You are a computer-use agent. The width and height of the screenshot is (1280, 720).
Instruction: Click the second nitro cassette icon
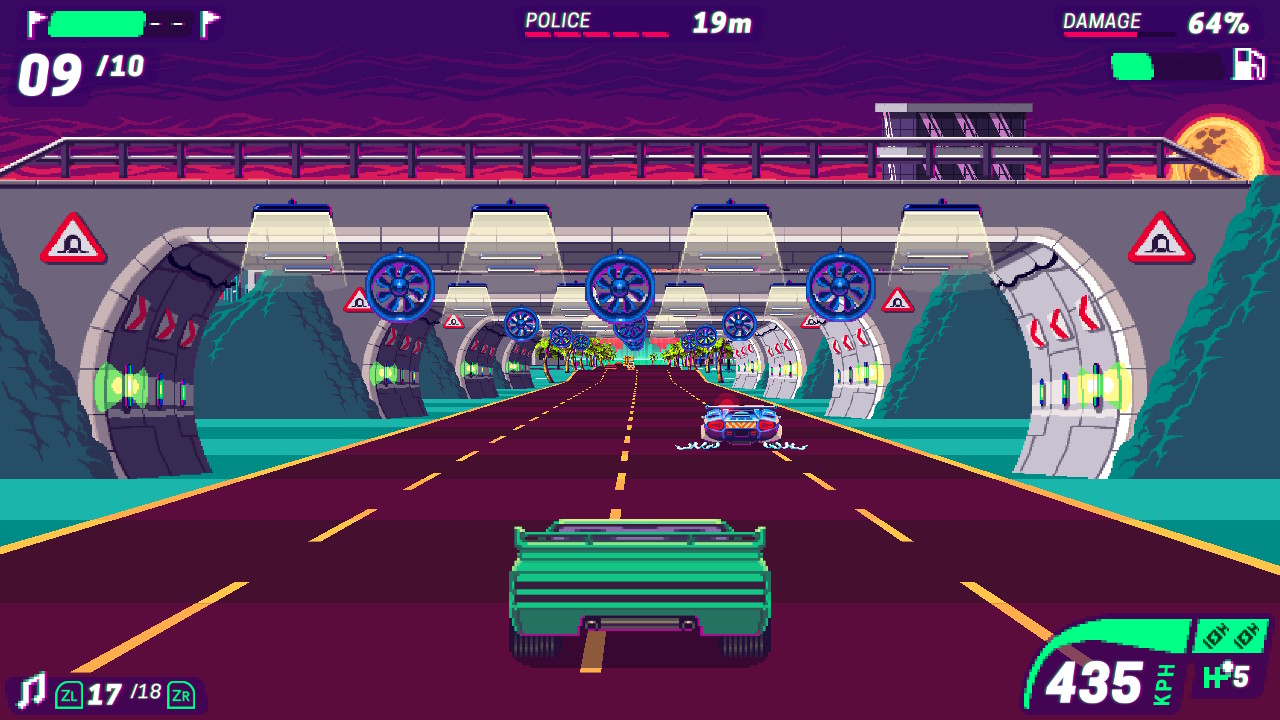[1247, 637]
